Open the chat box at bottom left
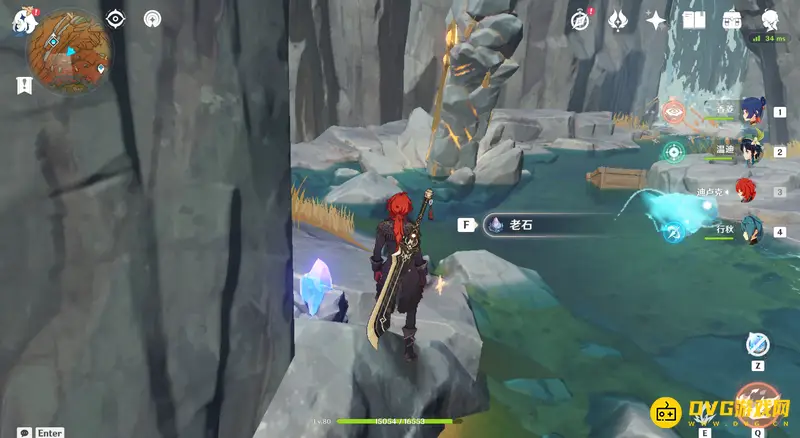 [40, 432]
